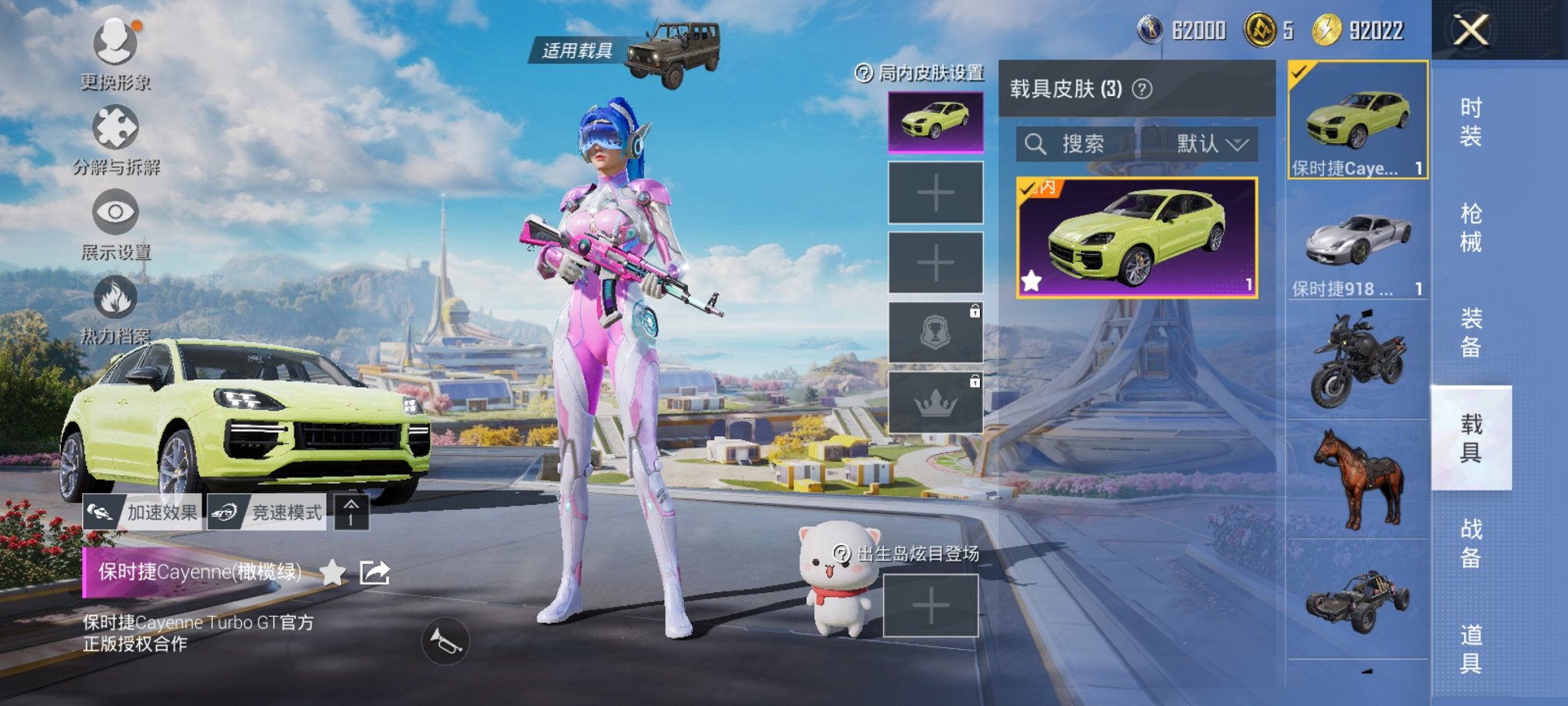This screenshot has width=1568, height=706.
Task: Share the Porsche Cayenne skin via share icon
Action: click(x=374, y=574)
